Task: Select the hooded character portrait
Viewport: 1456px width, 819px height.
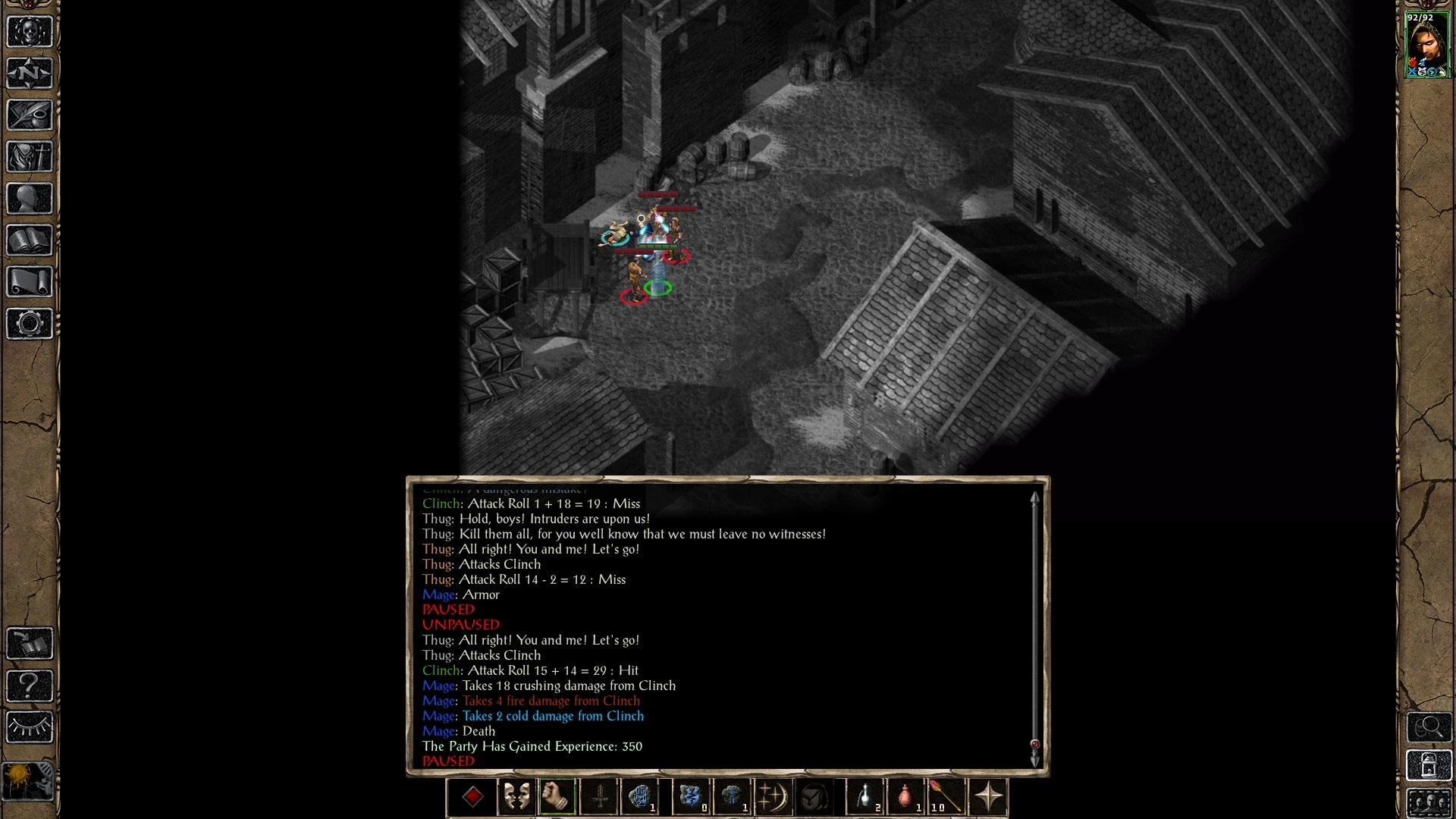Action: coord(1426,45)
